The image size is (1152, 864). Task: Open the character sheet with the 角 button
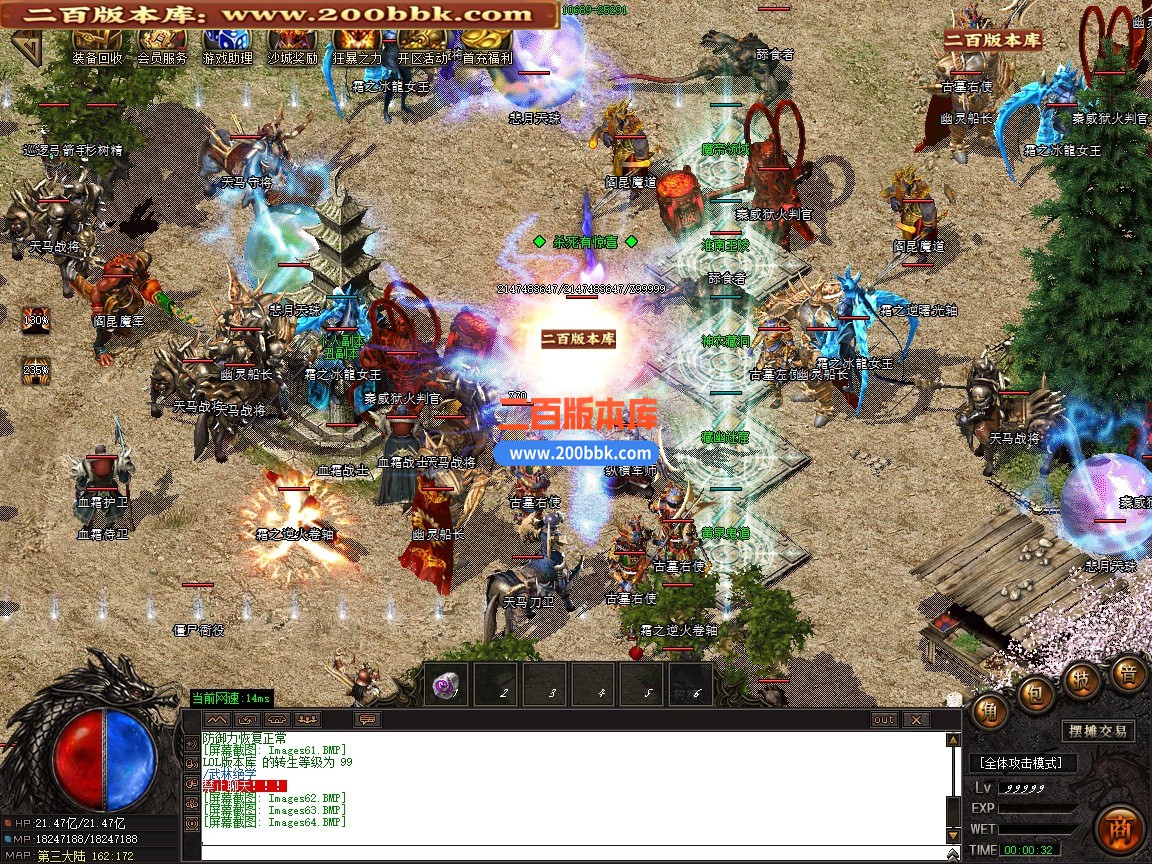(x=989, y=709)
